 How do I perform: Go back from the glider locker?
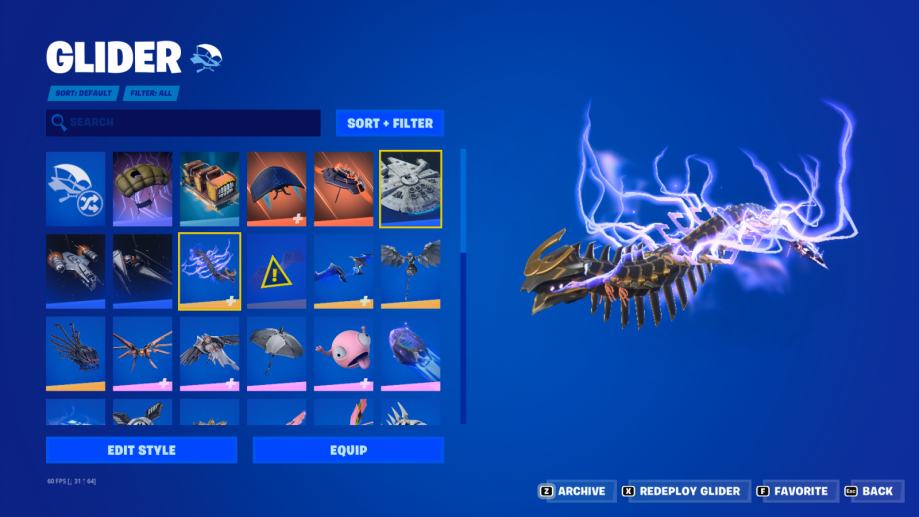click(x=868, y=491)
